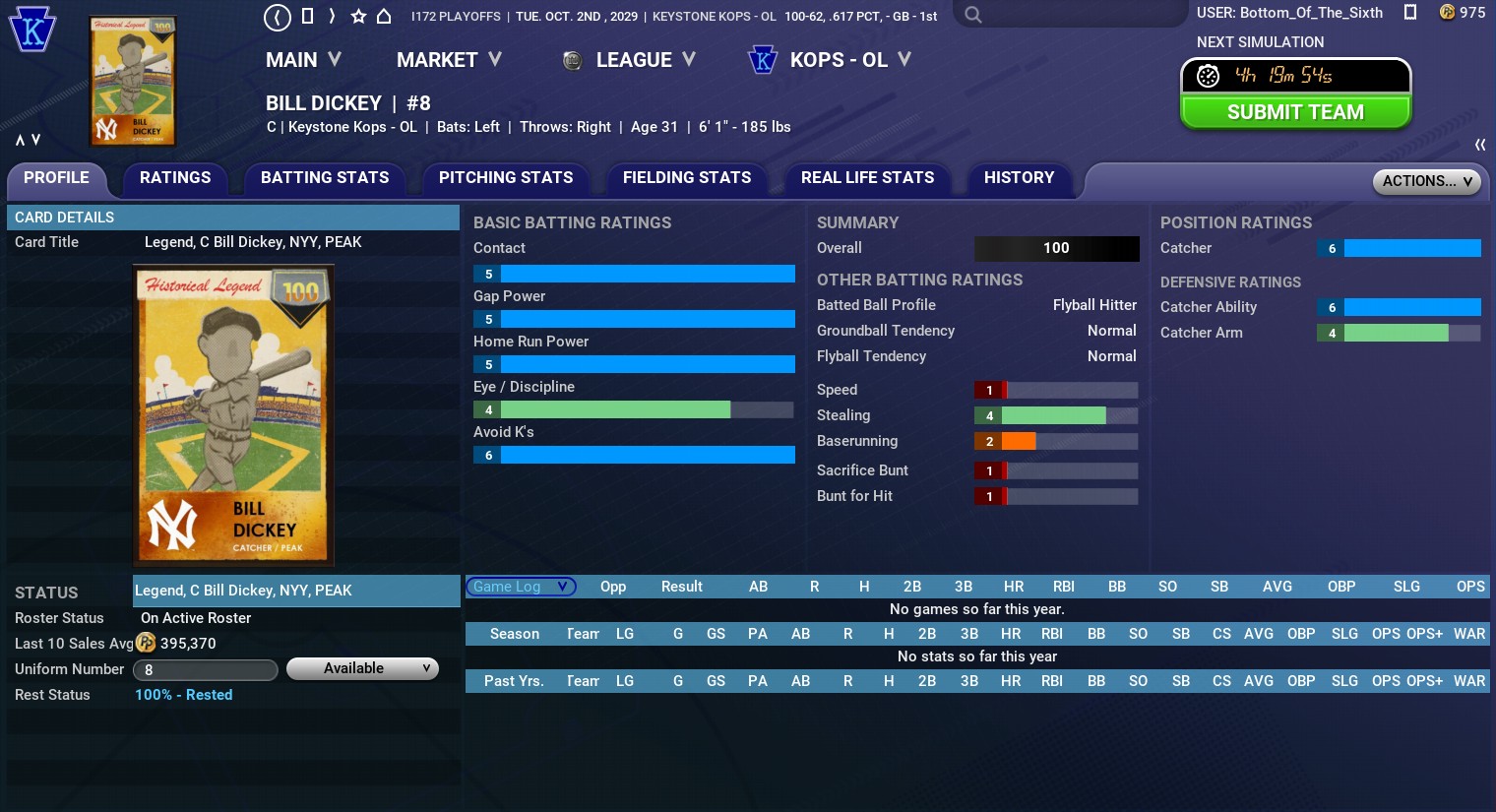The width and height of the screenshot is (1496, 812).
Task: Open the MARKET menu
Action: click(x=449, y=60)
